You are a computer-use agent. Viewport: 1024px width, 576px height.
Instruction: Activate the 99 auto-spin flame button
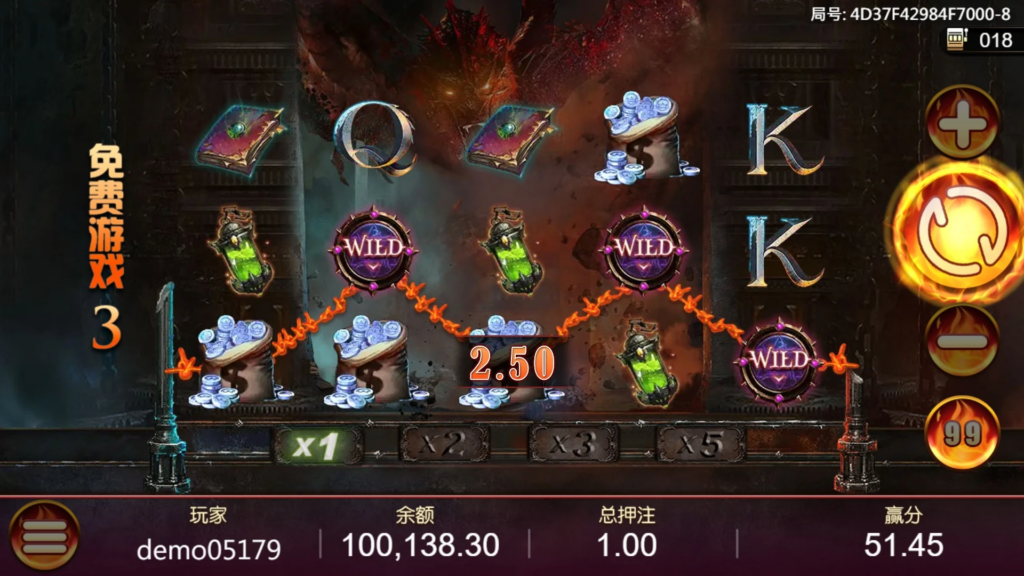961,432
